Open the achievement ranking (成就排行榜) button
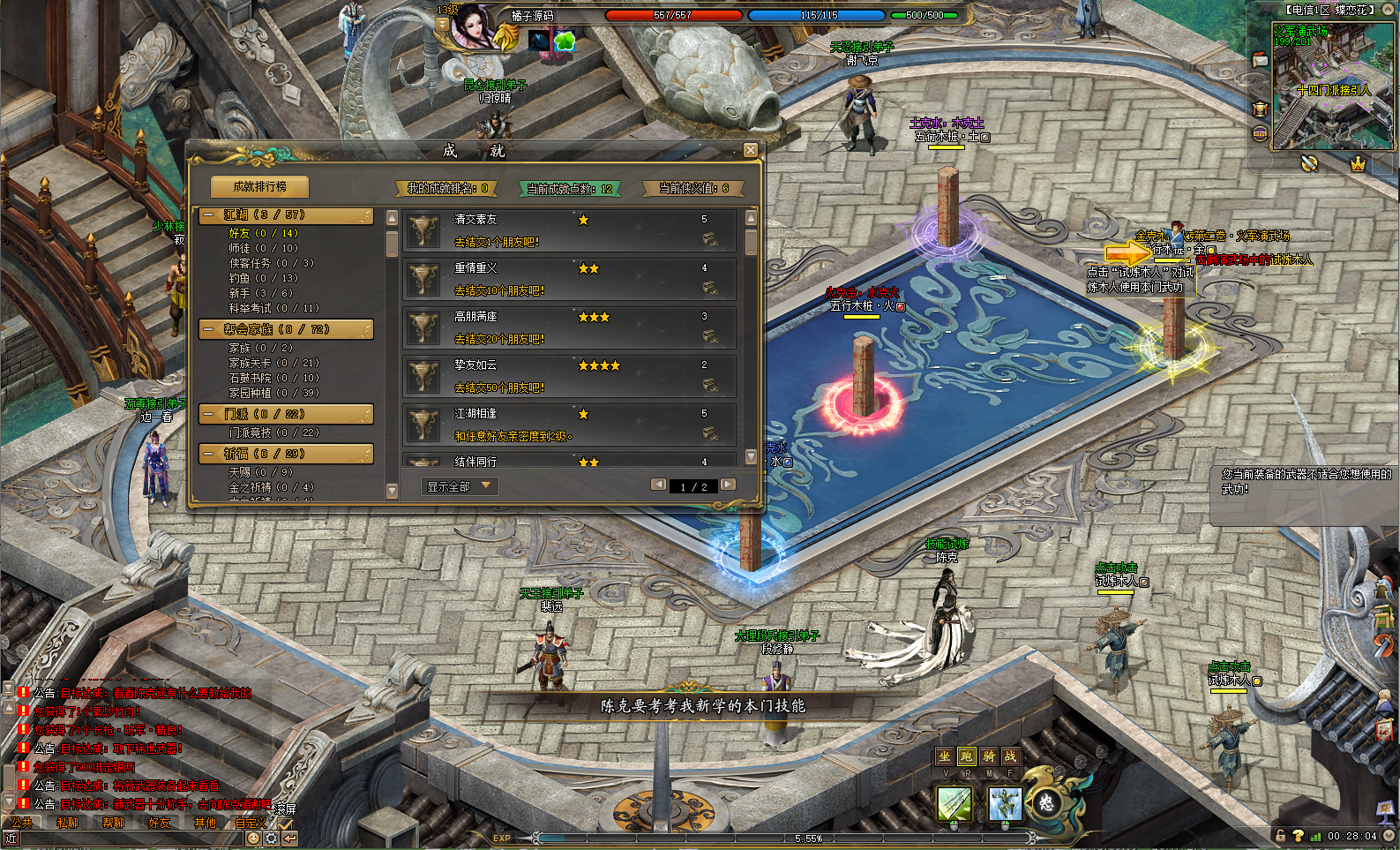1400x850 pixels. tap(259, 186)
